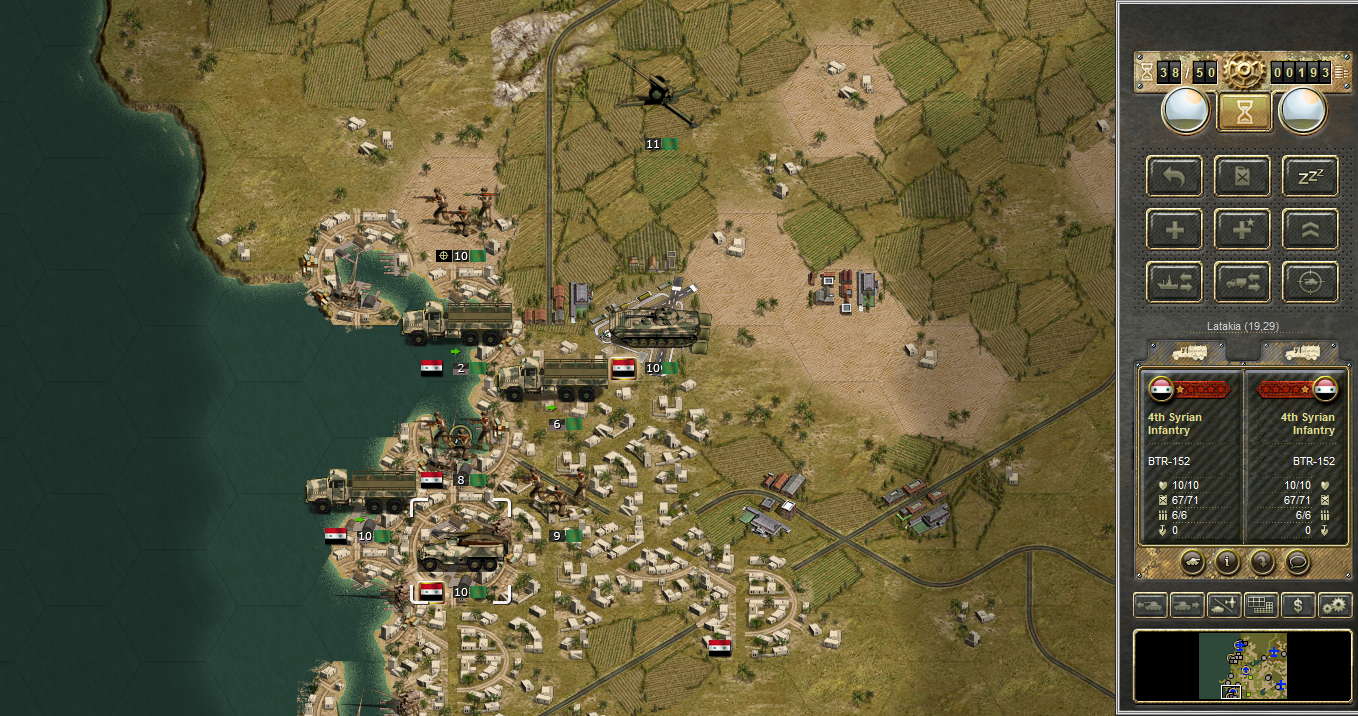Click the round curved arrow button
Image resolution: width=1358 pixels, height=716 pixels.
tap(1262, 561)
